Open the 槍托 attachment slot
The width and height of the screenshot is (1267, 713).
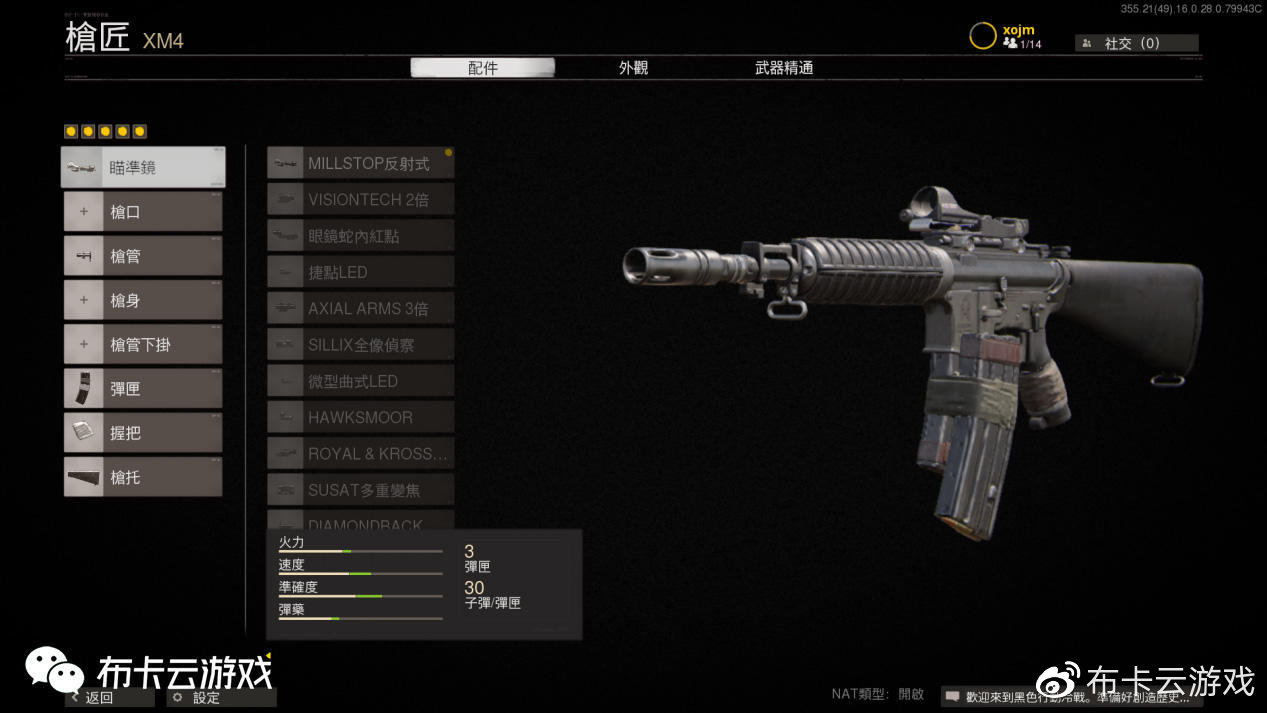[x=143, y=477]
